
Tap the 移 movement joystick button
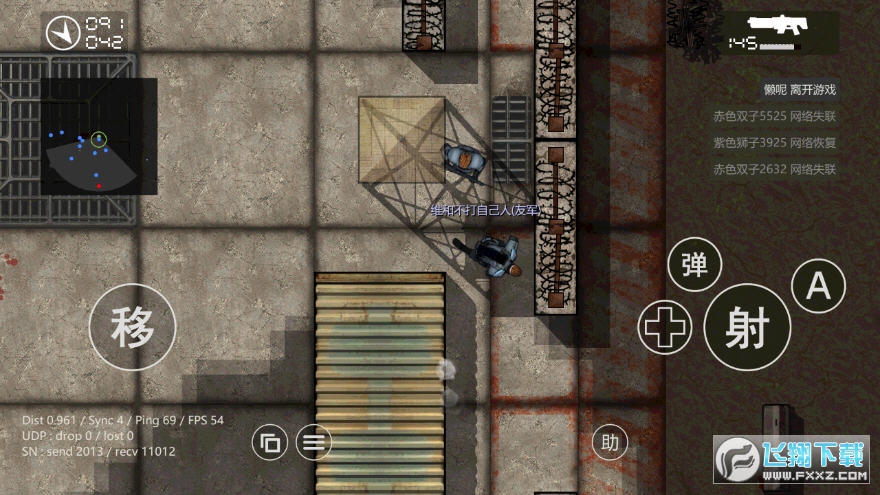[132, 325]
